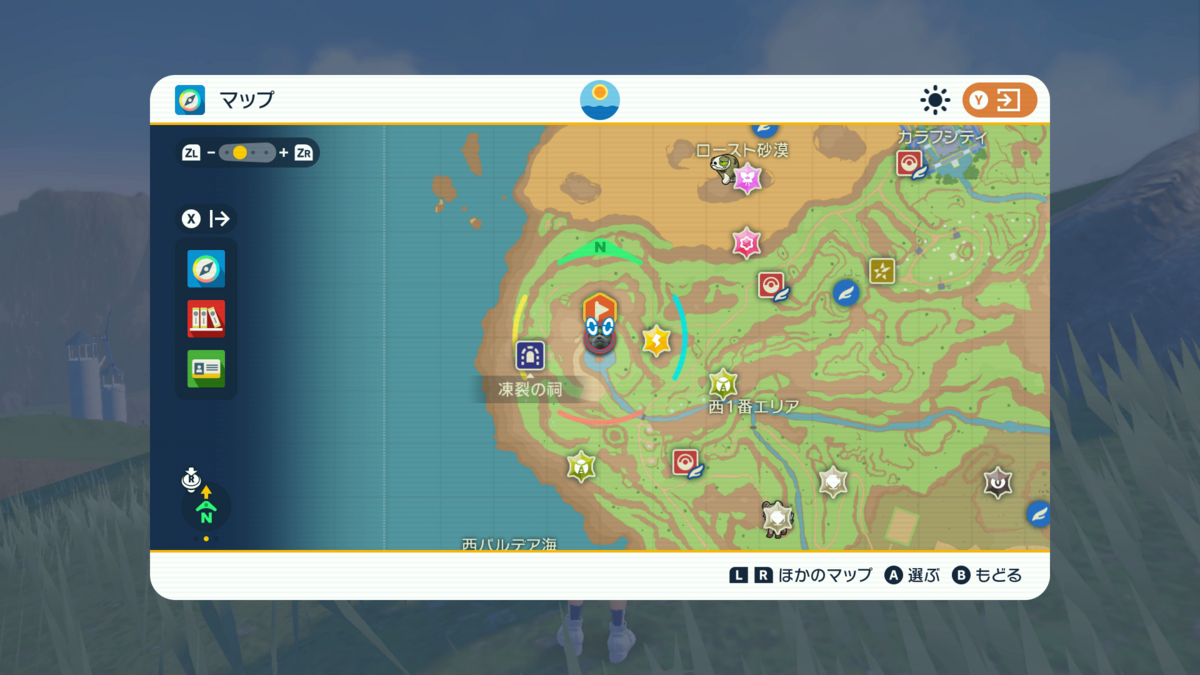Image resolution: width=1200 pixels, height=675 pixels.
Task: Select the compass map app in sidebar
Action: coord(206,269)
